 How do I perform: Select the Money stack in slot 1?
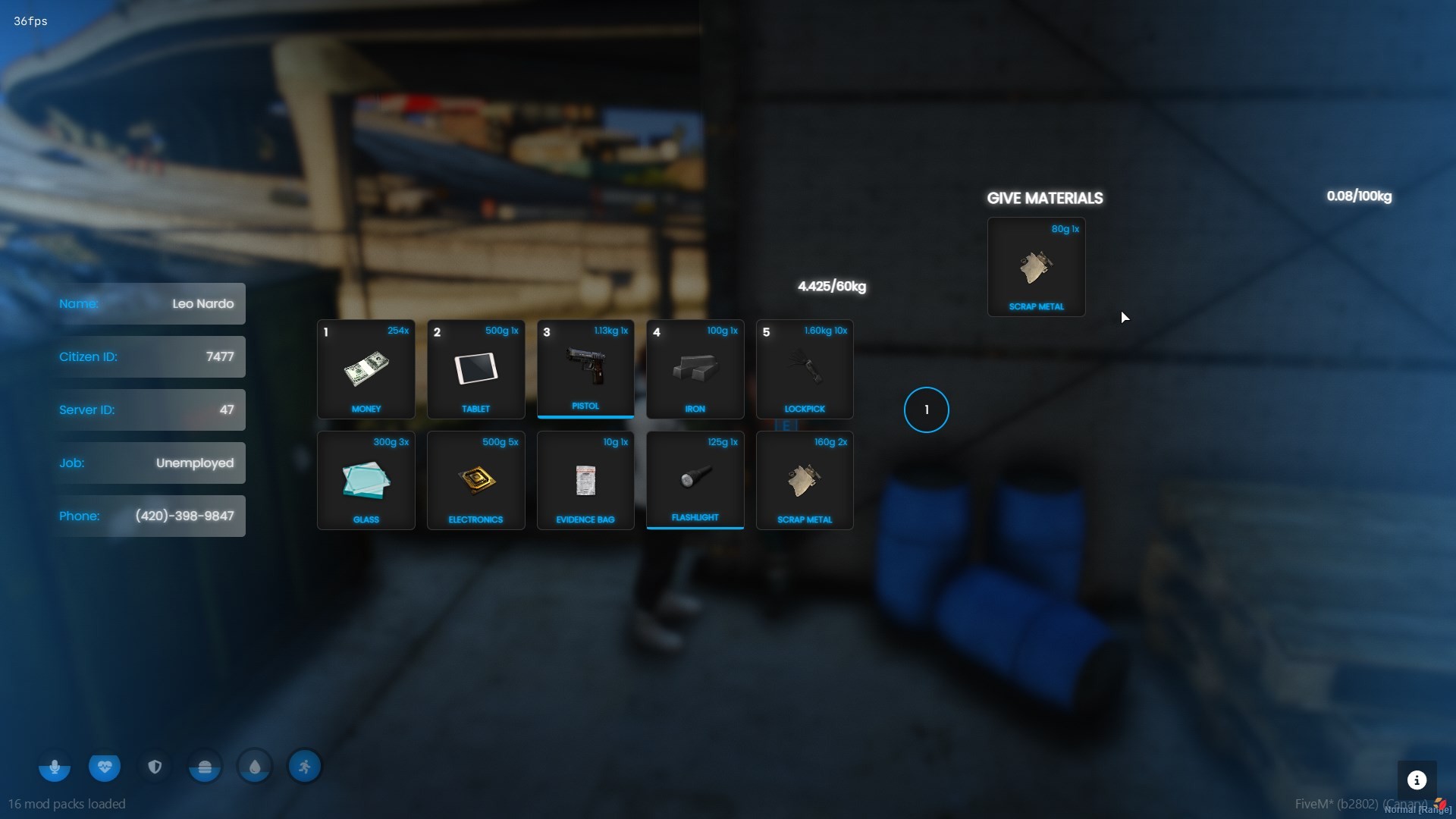click(x=366, y=369)
